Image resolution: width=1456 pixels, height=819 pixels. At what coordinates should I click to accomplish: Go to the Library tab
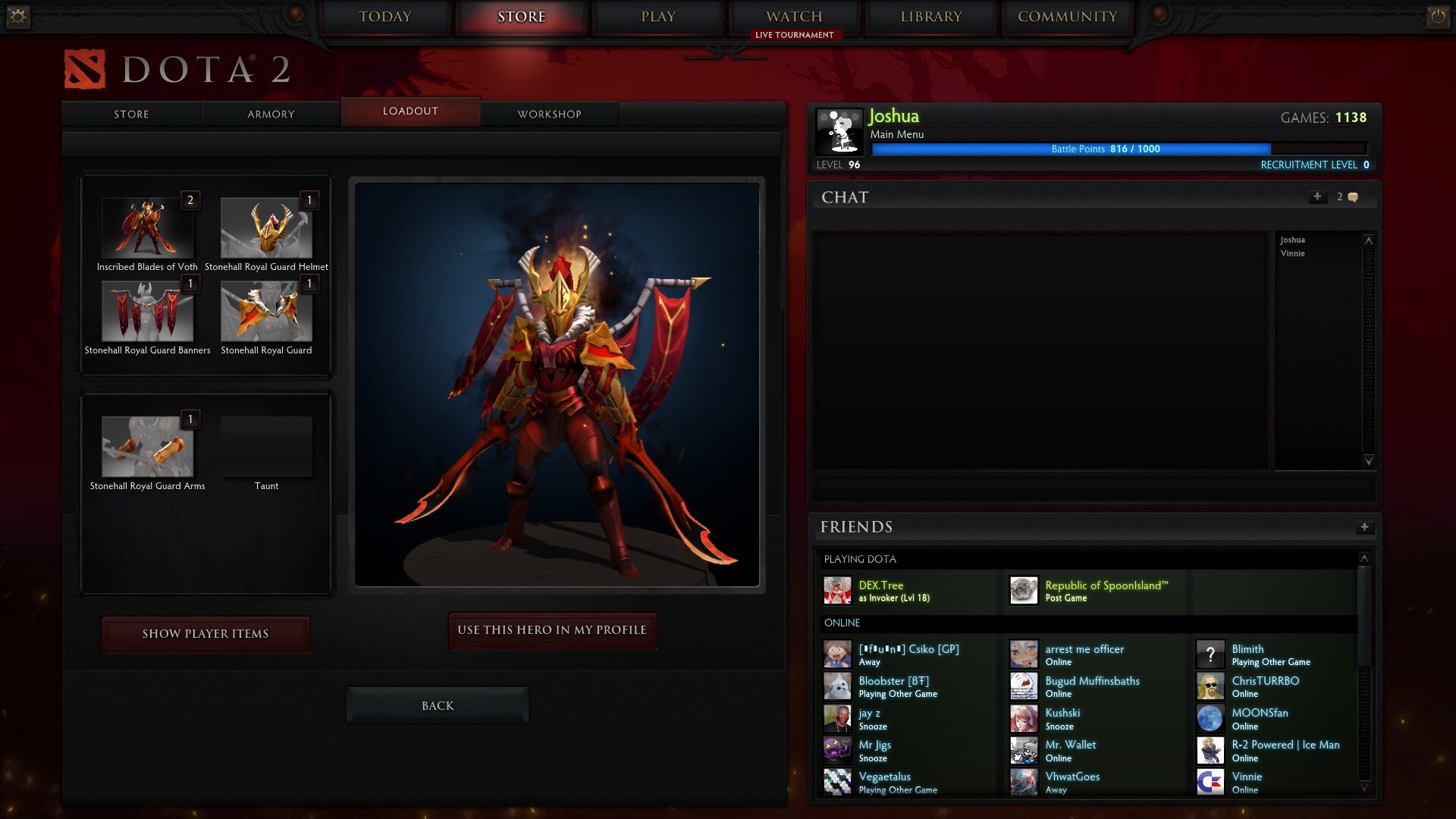pyautogui.click(x=930, y=17)
